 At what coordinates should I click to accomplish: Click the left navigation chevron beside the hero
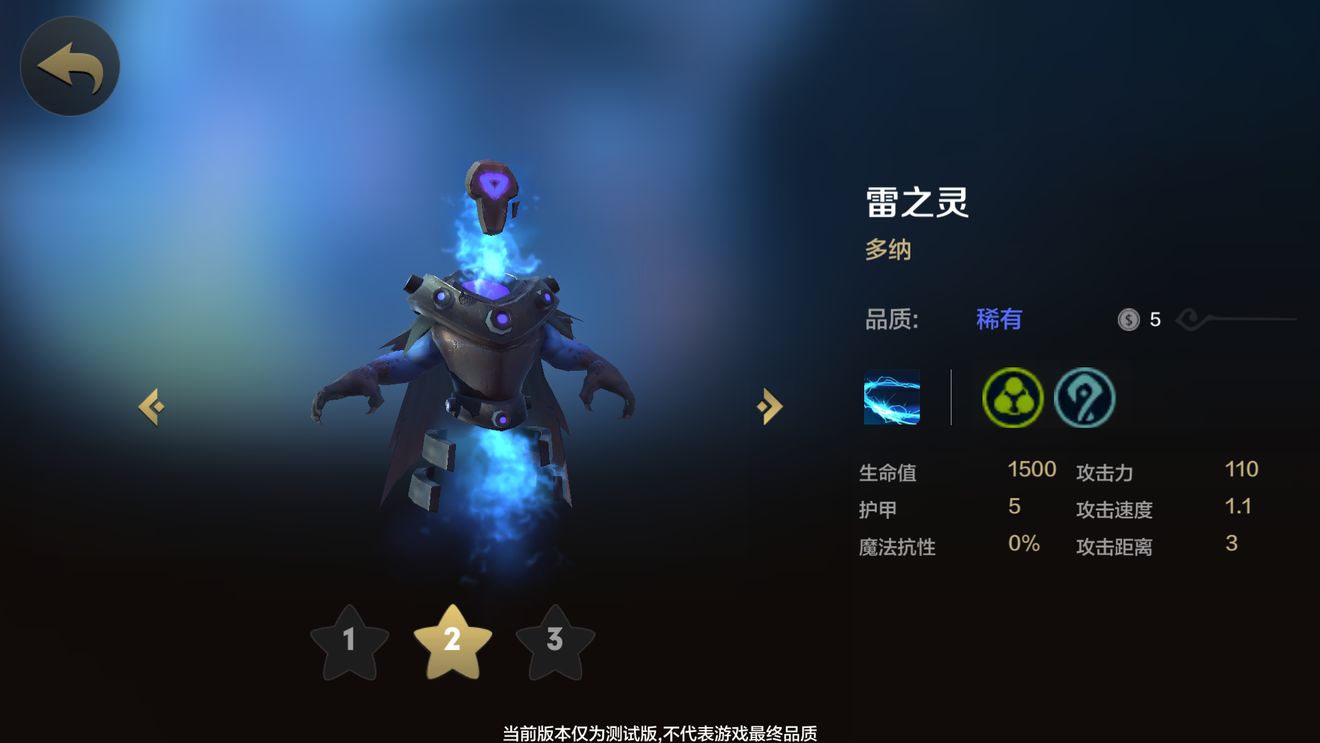pos(152,405)
